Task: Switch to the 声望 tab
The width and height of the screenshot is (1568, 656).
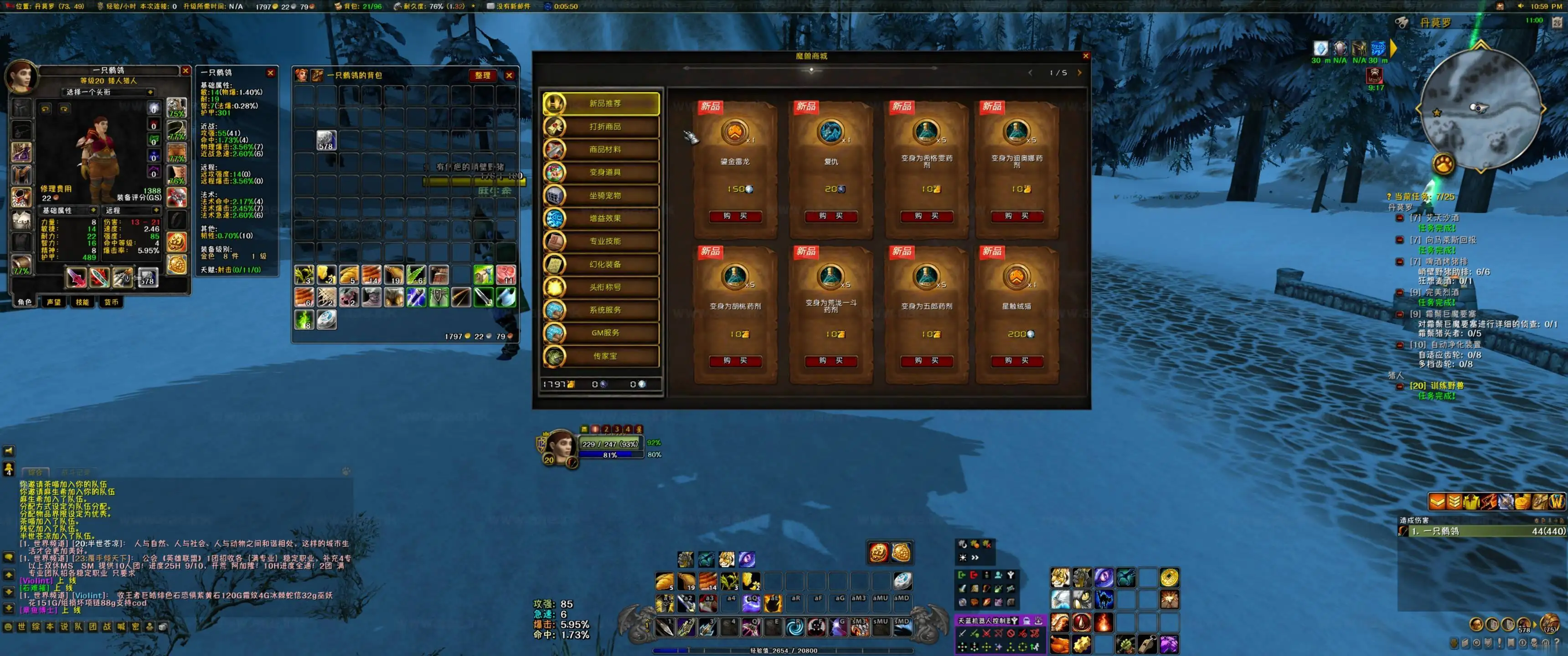Action: click(x=54, y=302)
